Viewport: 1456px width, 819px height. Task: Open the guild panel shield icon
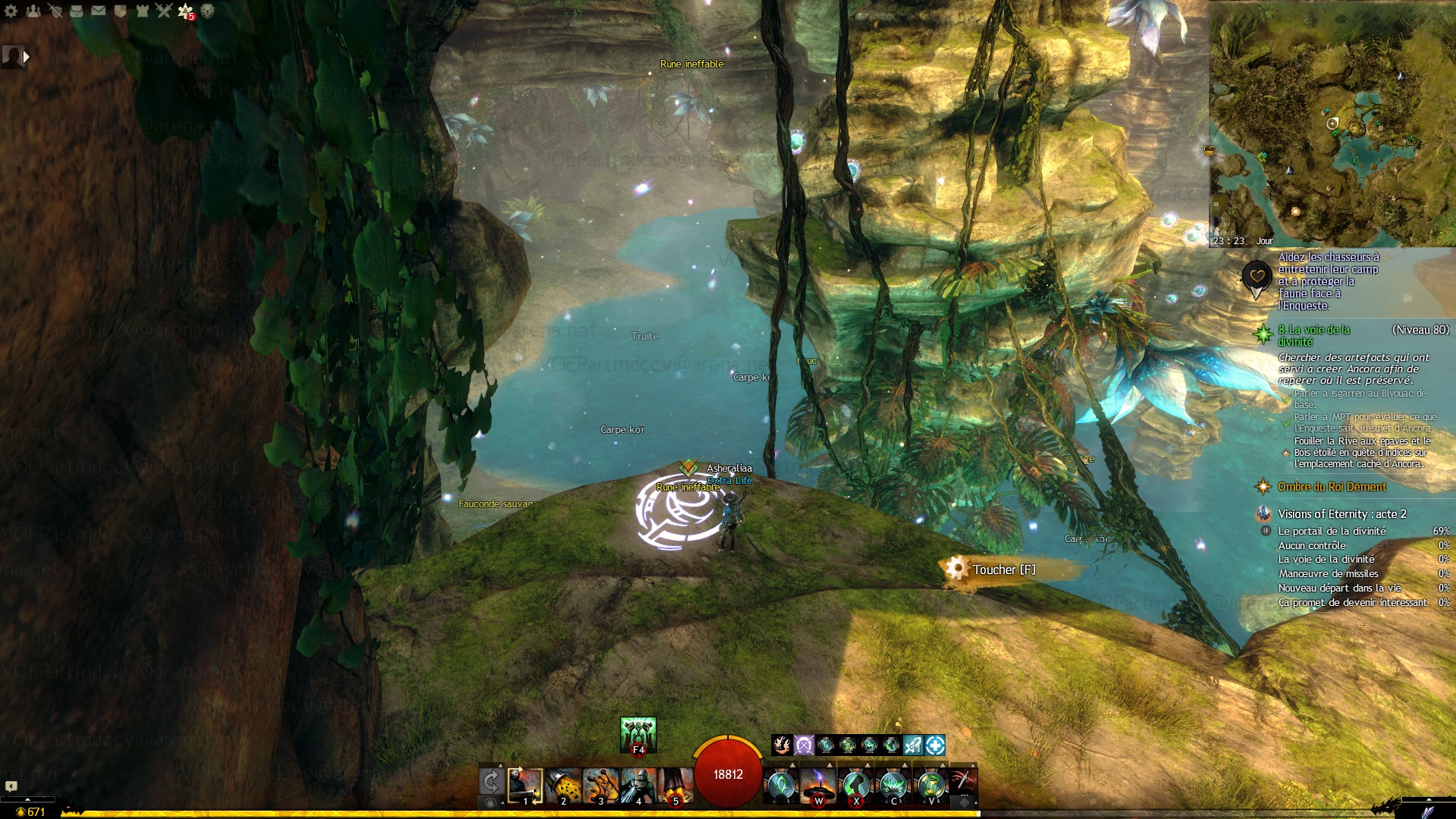[120, 11]
